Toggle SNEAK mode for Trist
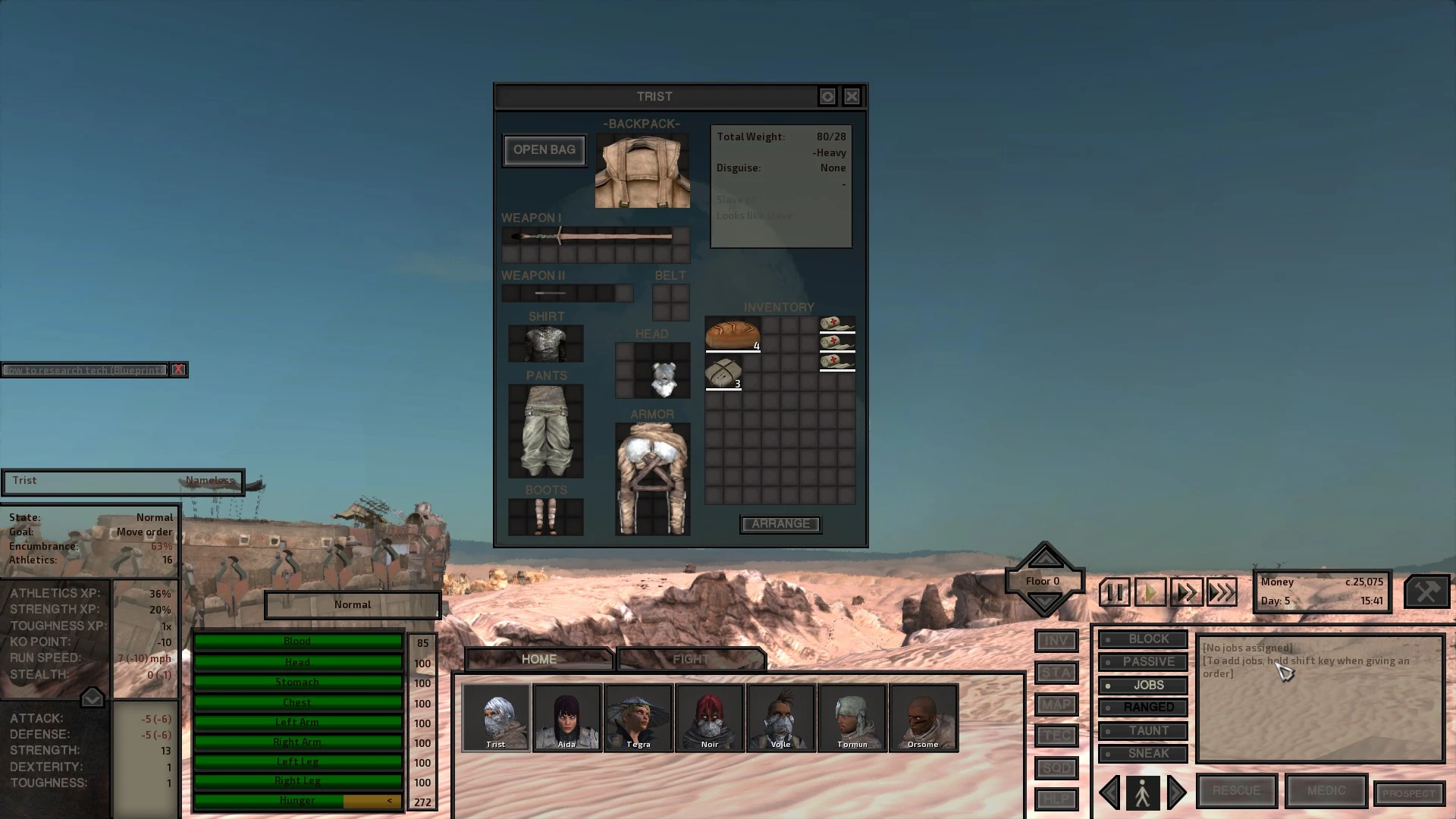This screenshot has width=1456, height=819. point(1143,753)
